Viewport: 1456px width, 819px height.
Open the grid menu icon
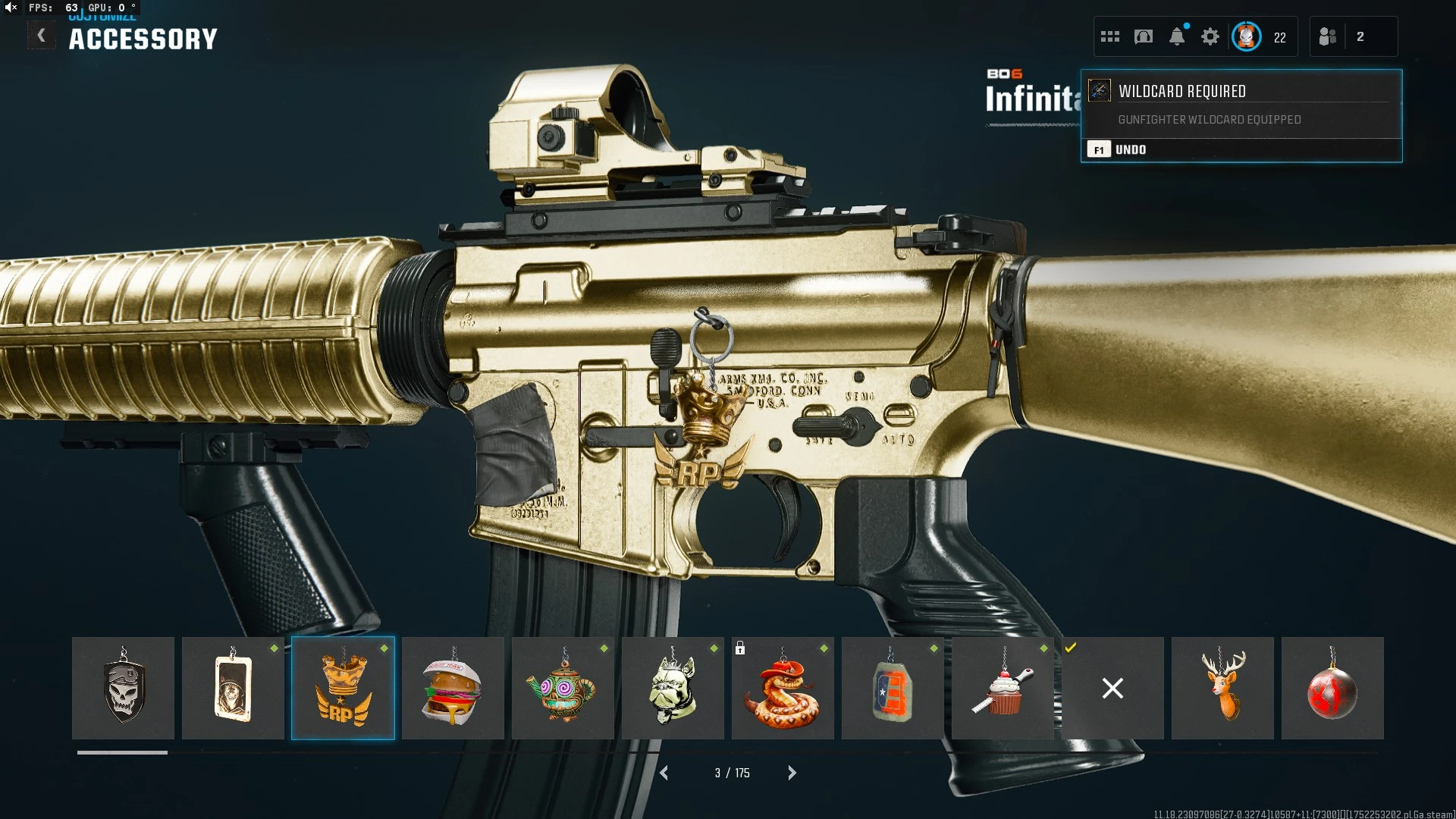(x=1110, y=36)
